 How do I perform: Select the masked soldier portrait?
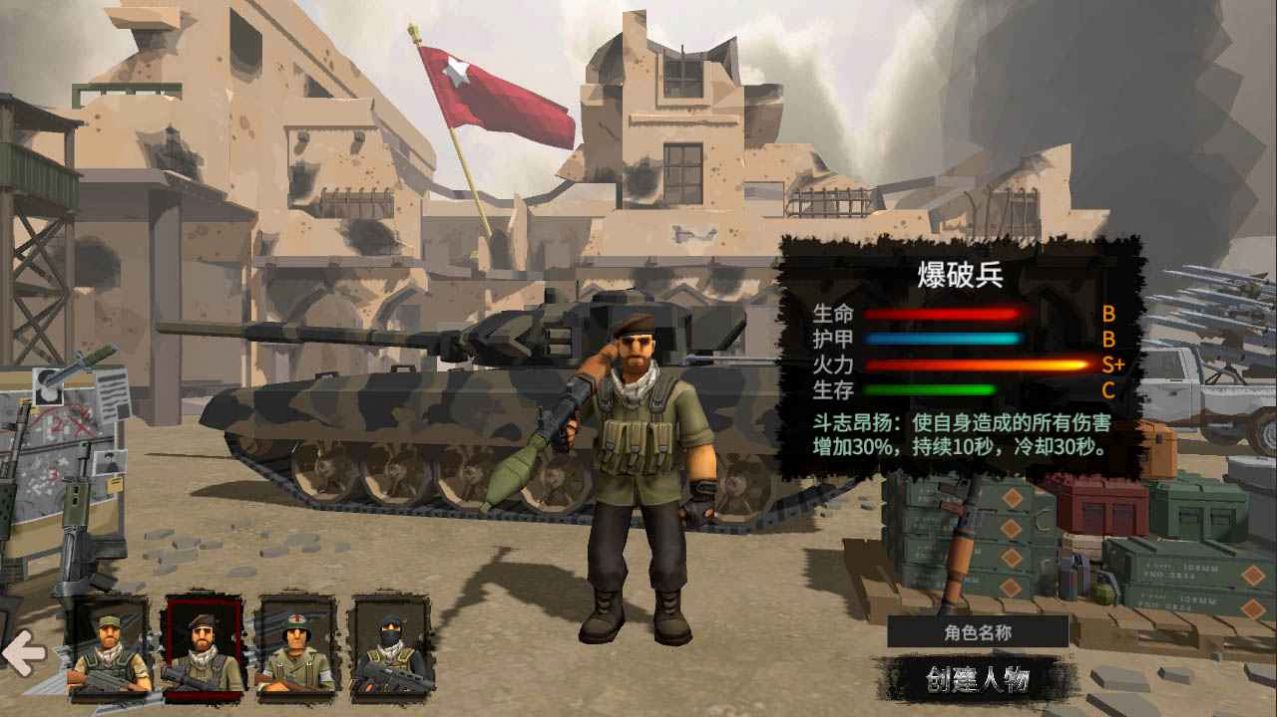point(390,647)
